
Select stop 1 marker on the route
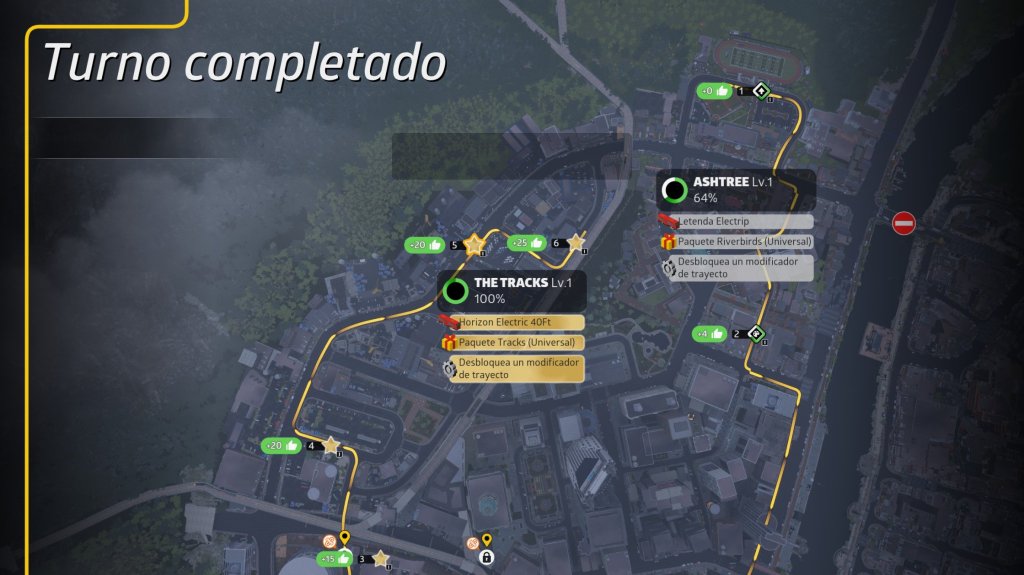tap(761, 92)
